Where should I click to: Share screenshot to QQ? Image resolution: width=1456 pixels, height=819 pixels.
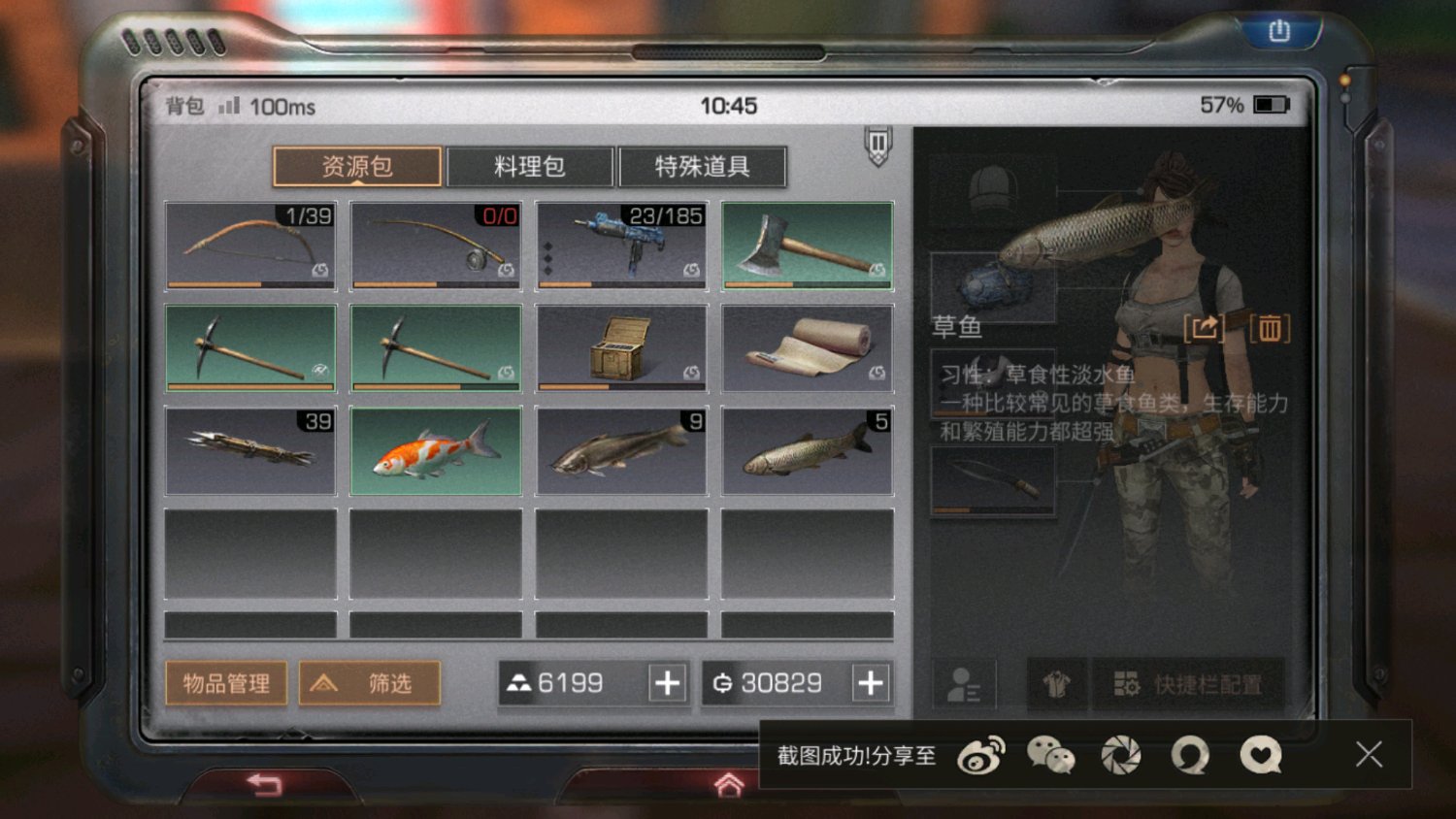1190,755
